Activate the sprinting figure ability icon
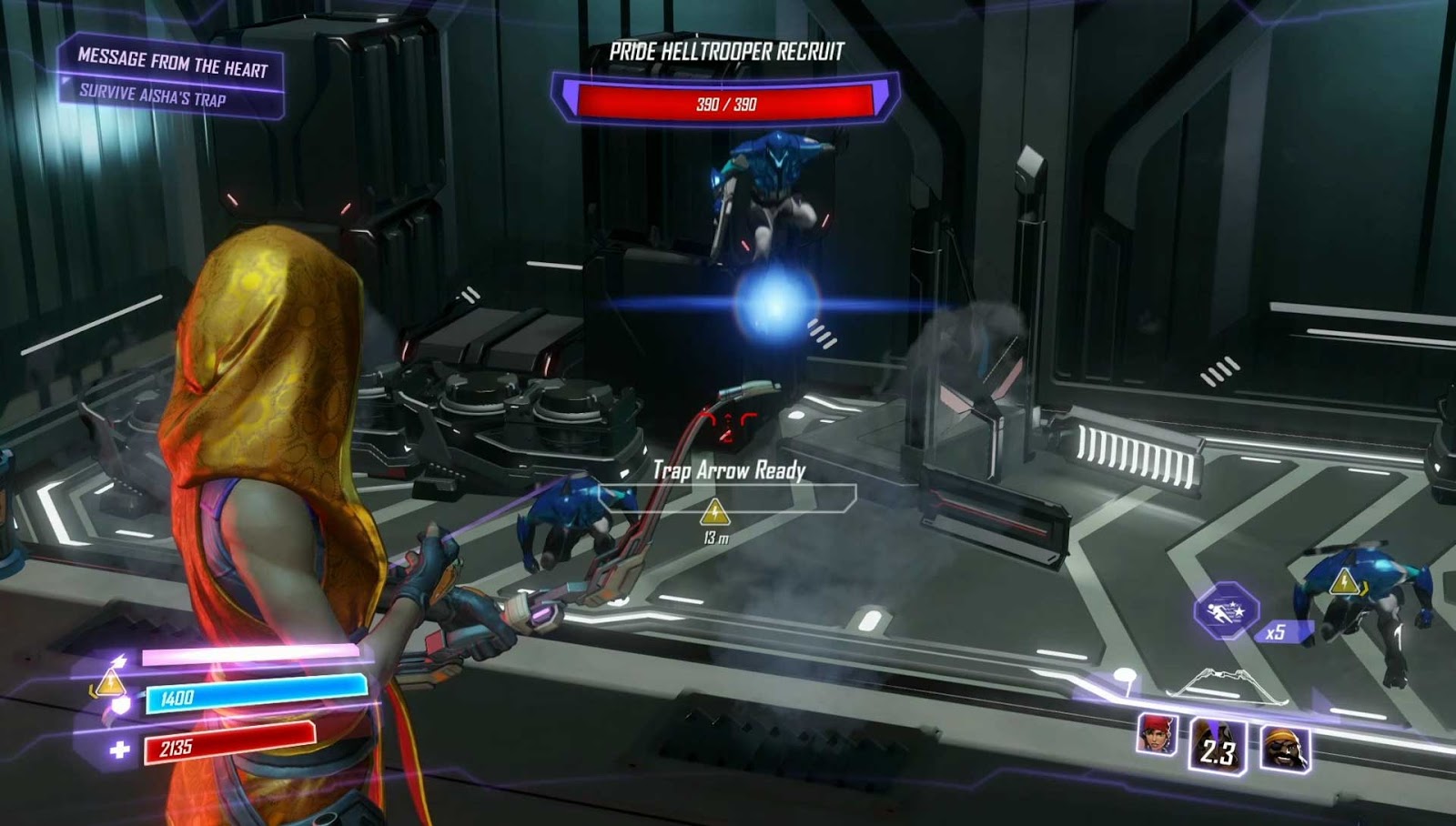This screenshot has width=1456, height=826. tap(1226, 609)
